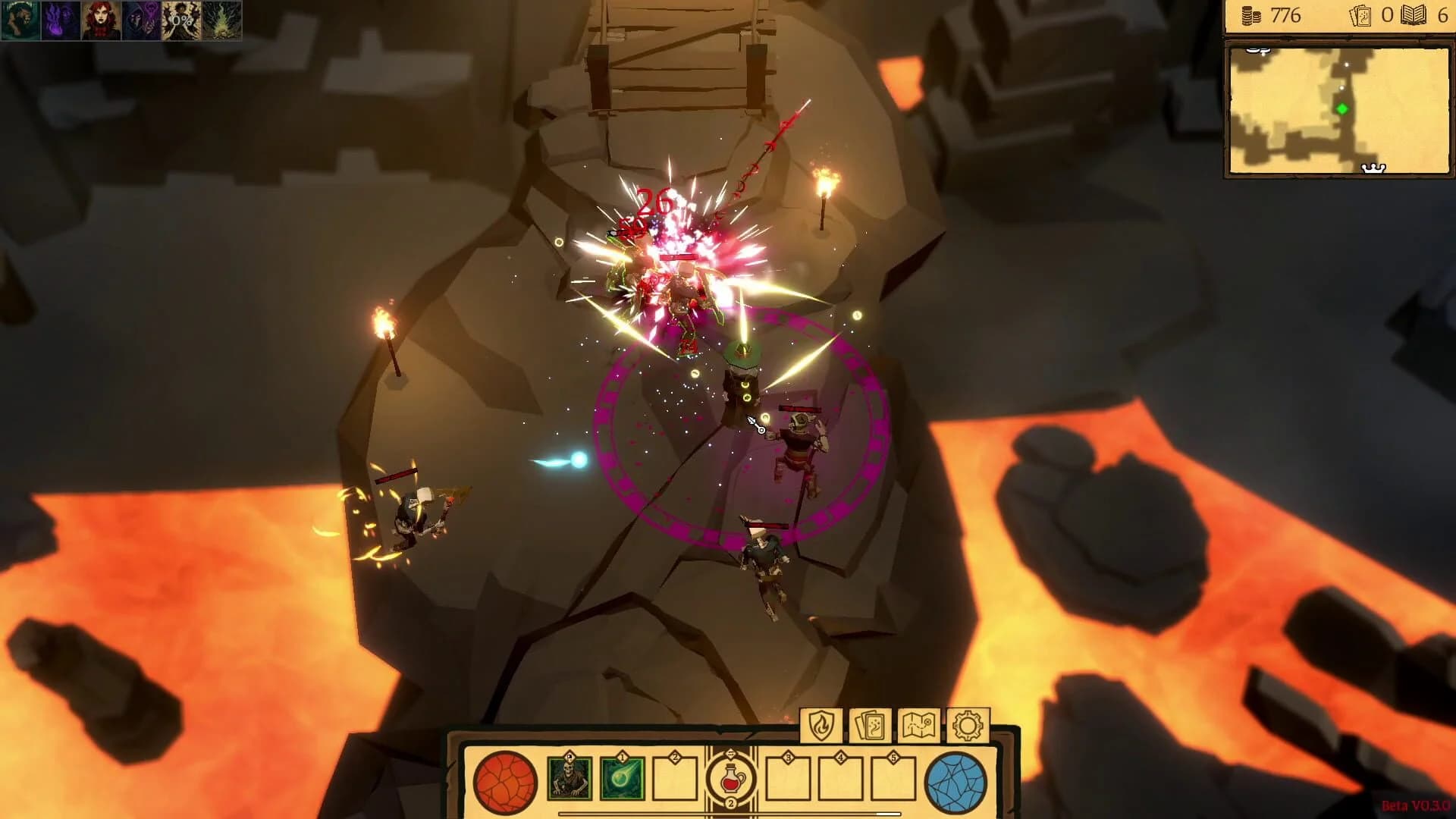Image resolution: width=1456 pixels, height=819 pixels.
Task: Click empty ability slot 2
Action: coord(674,778)
